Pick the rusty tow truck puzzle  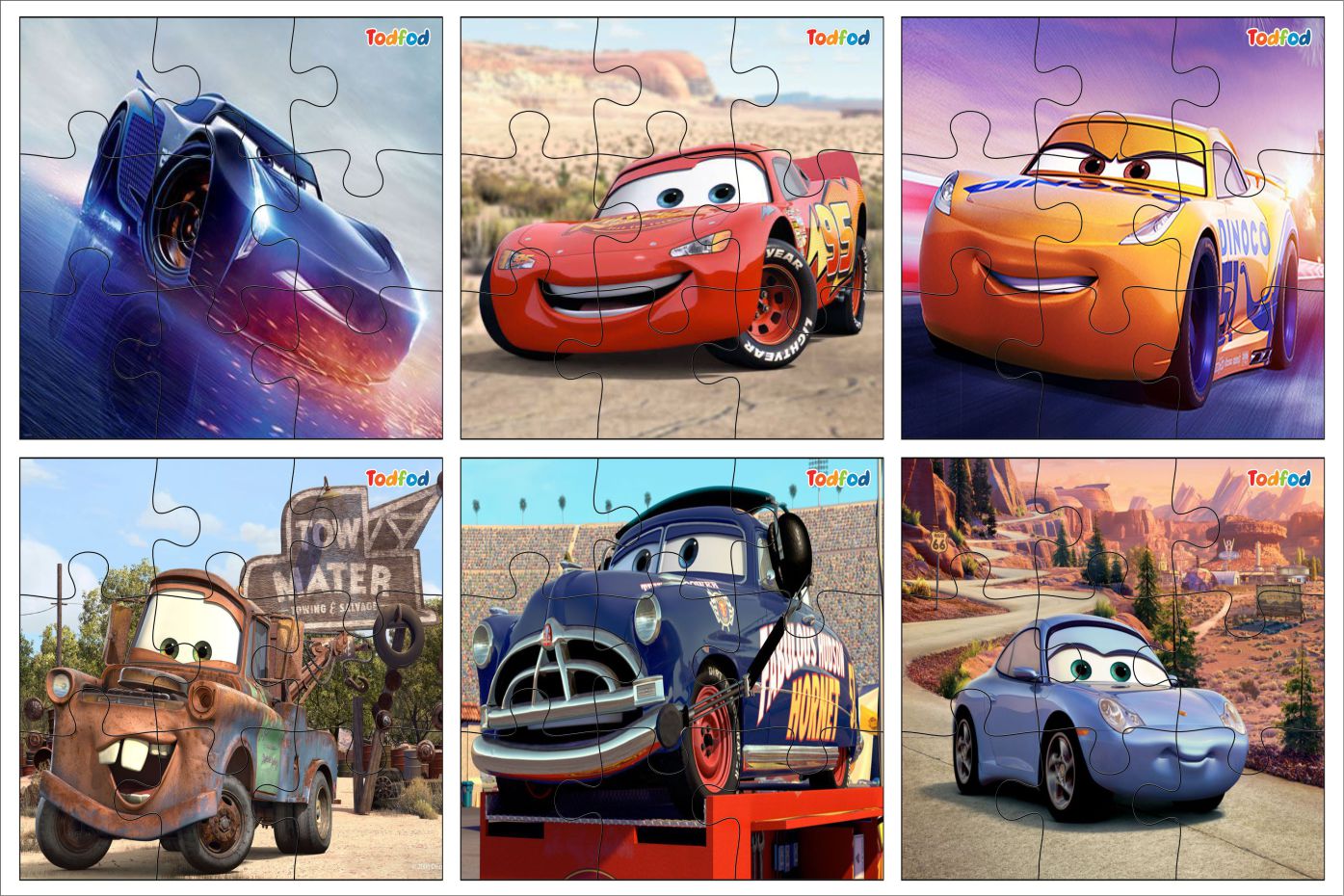click(231, 669)
